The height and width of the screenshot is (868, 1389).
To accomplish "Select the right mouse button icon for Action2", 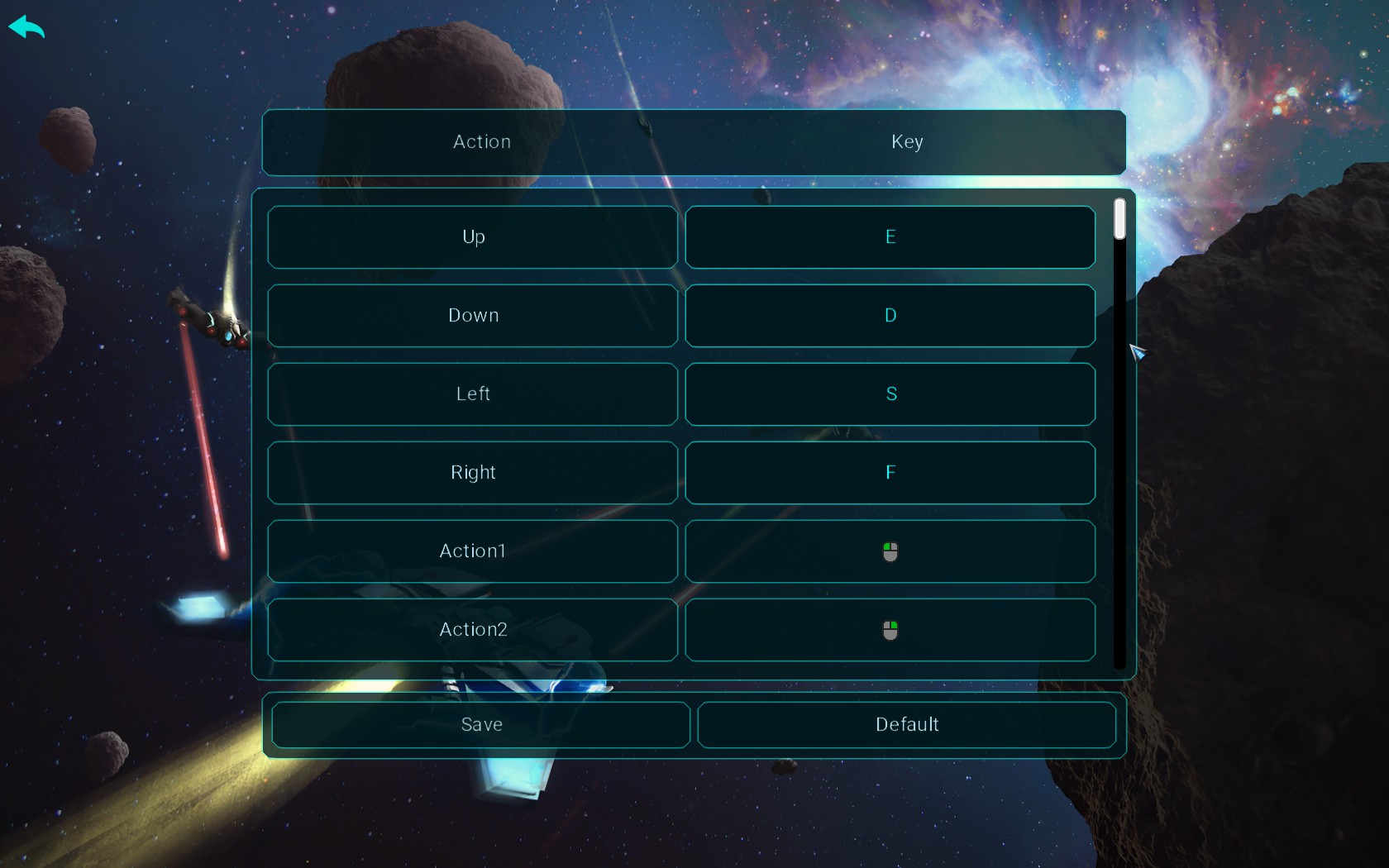I will (890, 630).
